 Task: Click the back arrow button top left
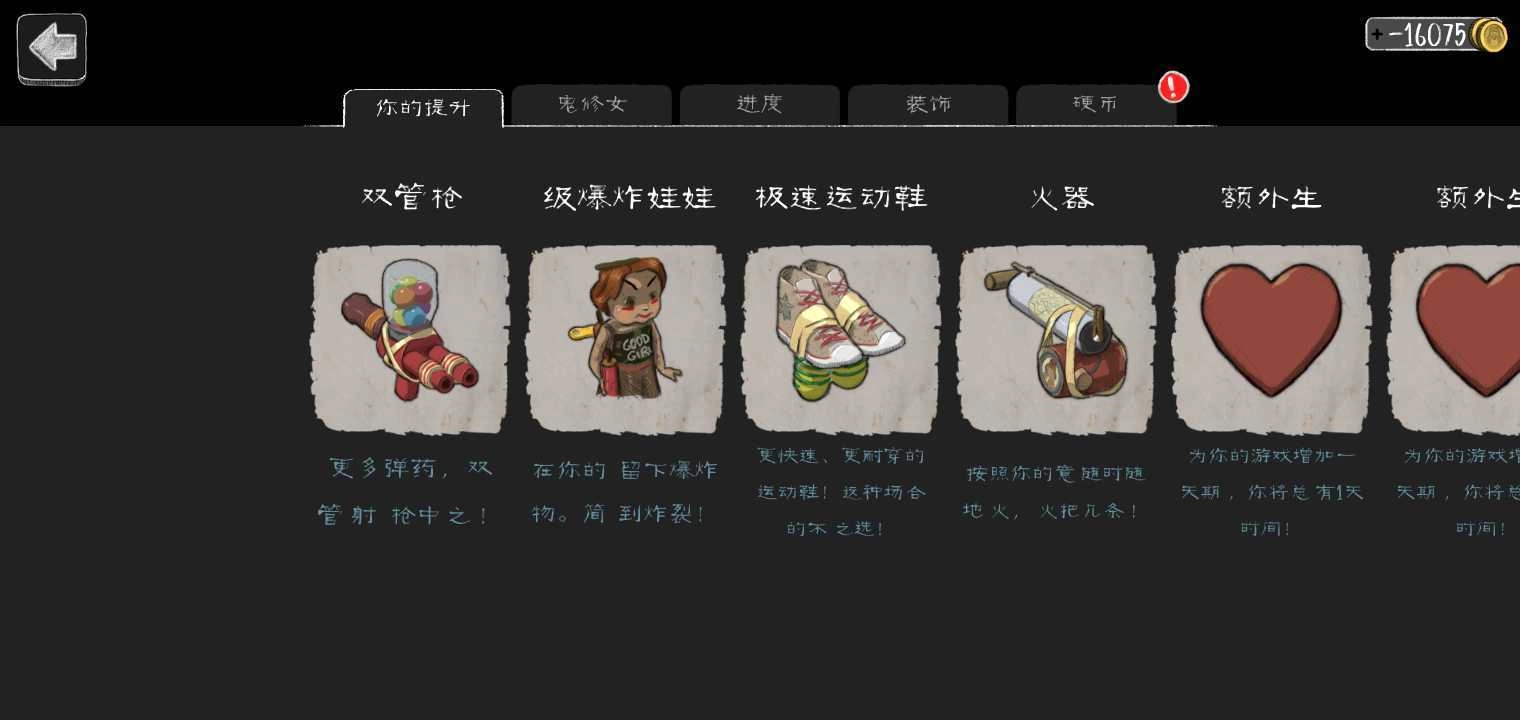coord(51,48)
